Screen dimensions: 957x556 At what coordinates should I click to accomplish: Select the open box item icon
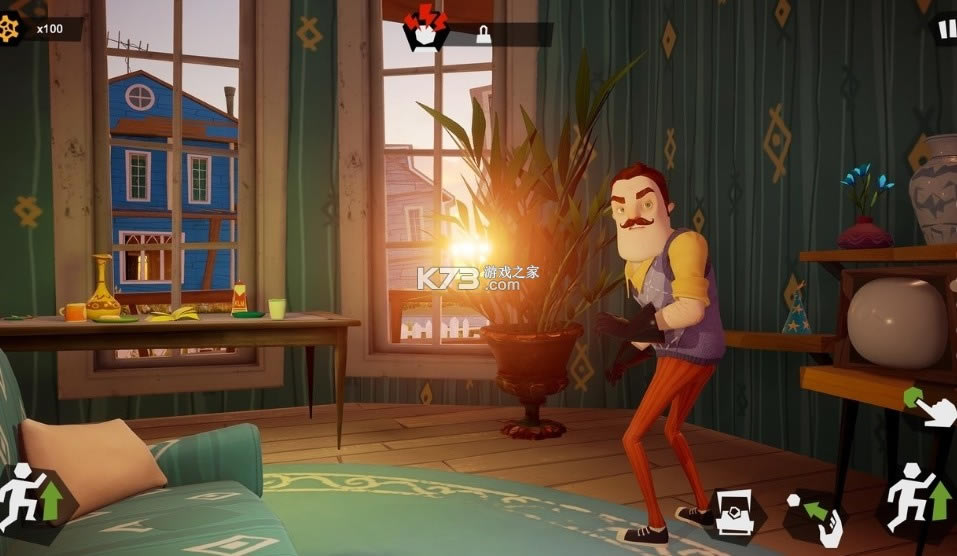click(x=736, y=514)
